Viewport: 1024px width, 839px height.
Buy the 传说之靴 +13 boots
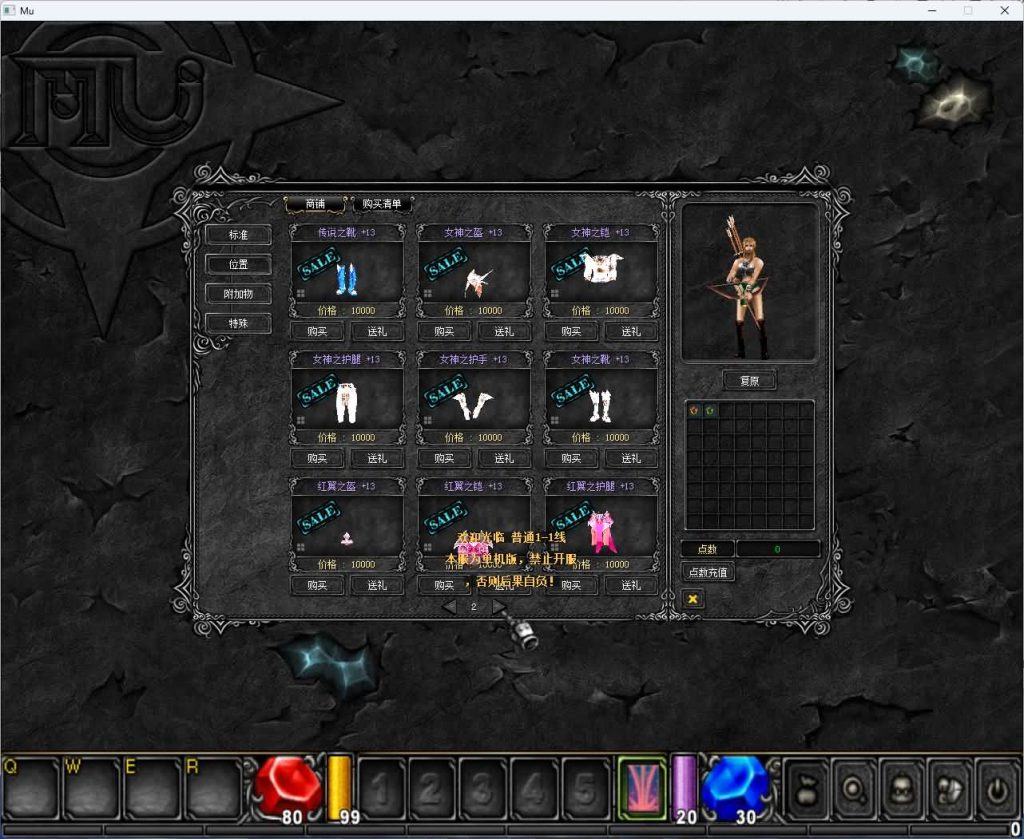coord(317,332)
